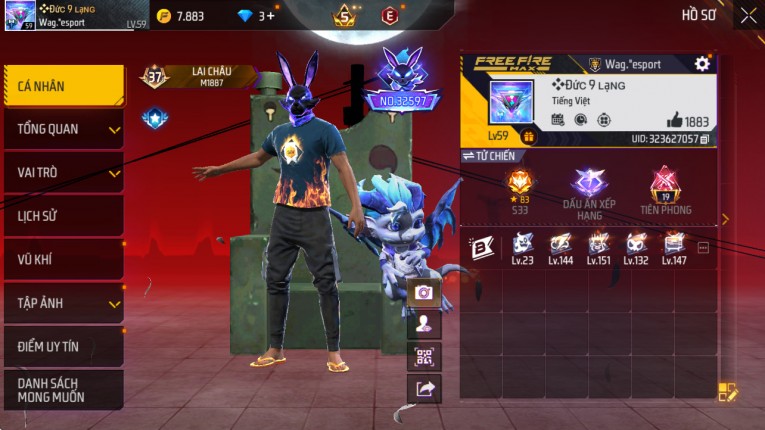Open the TẬP ẢNH section

click(x=64, y=303)
